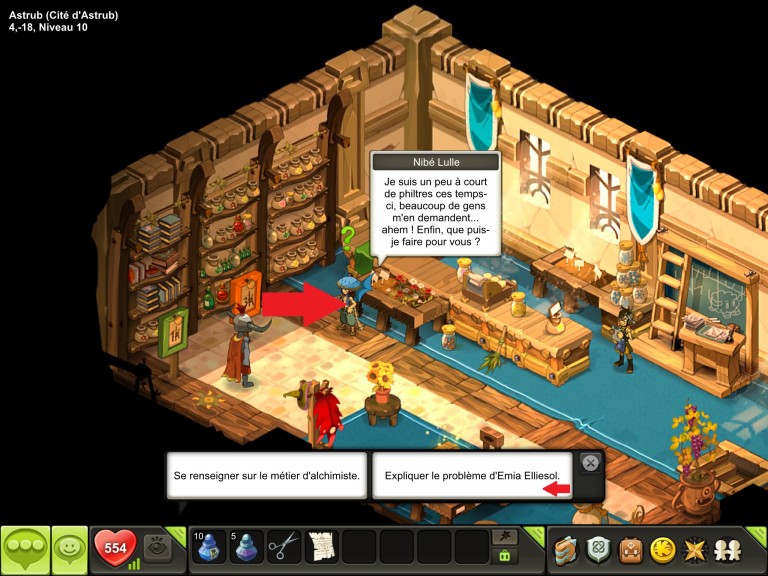This screenshot has height=576, width=768.
Task: Switch to the green bag items tab
Action: tap(505, 556)
